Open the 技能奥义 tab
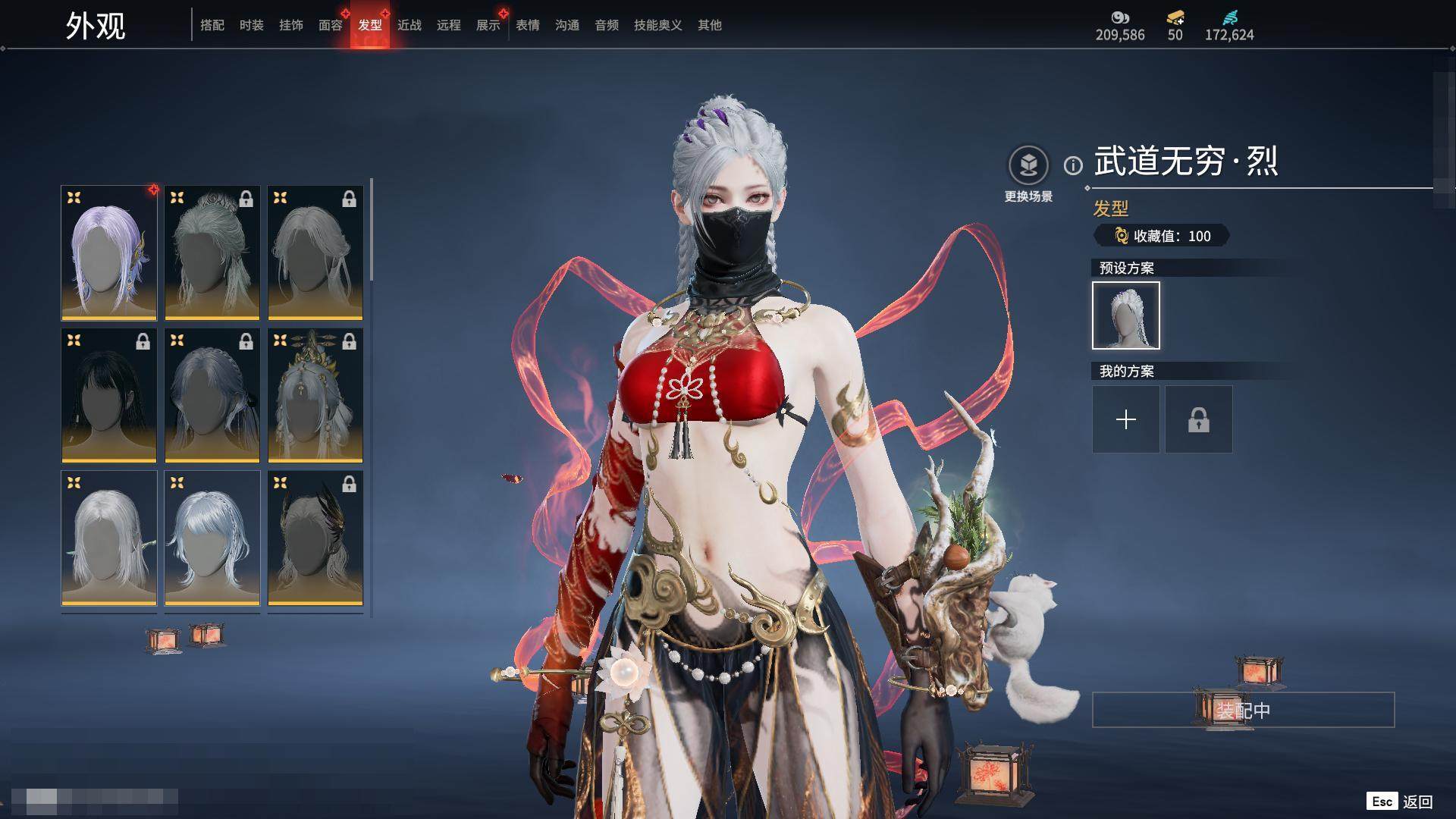The image size is (1456, 819). click(657, 25)
